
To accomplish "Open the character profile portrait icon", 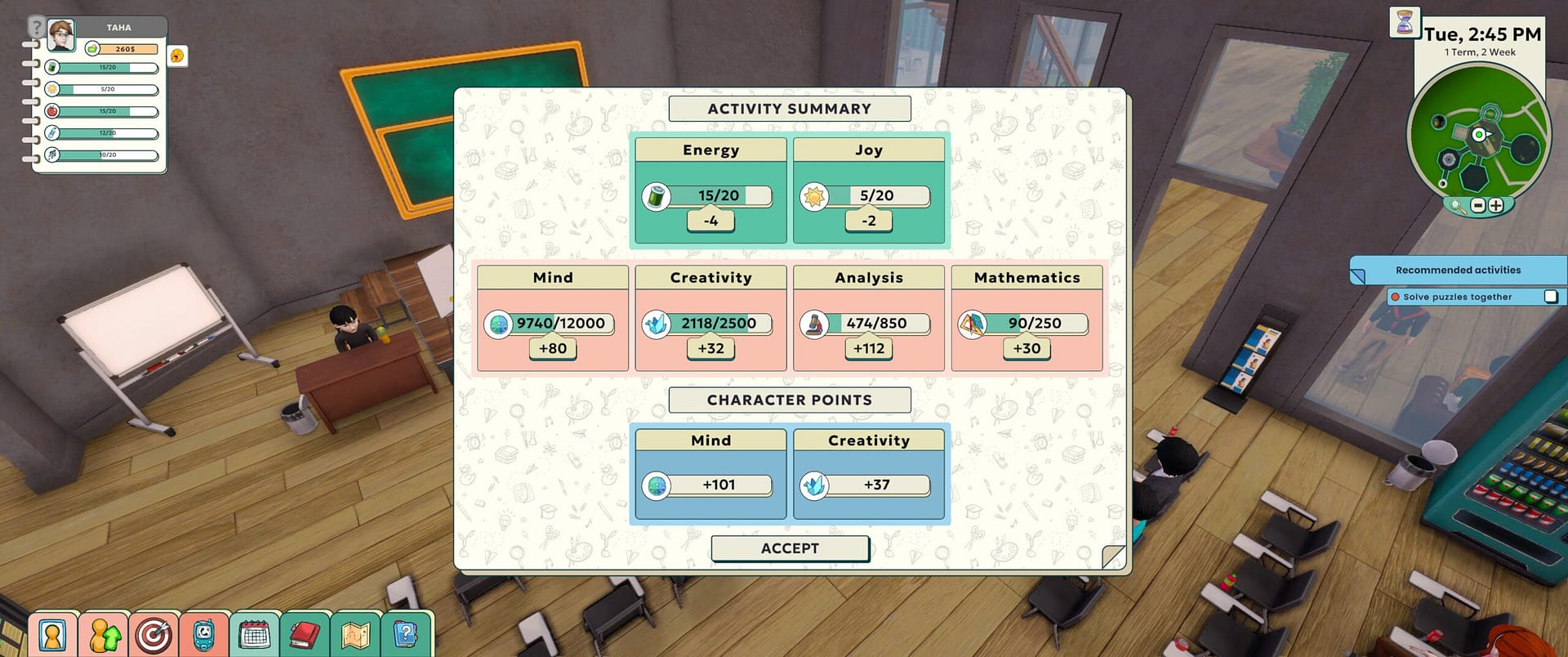I will tap(52, 635).
